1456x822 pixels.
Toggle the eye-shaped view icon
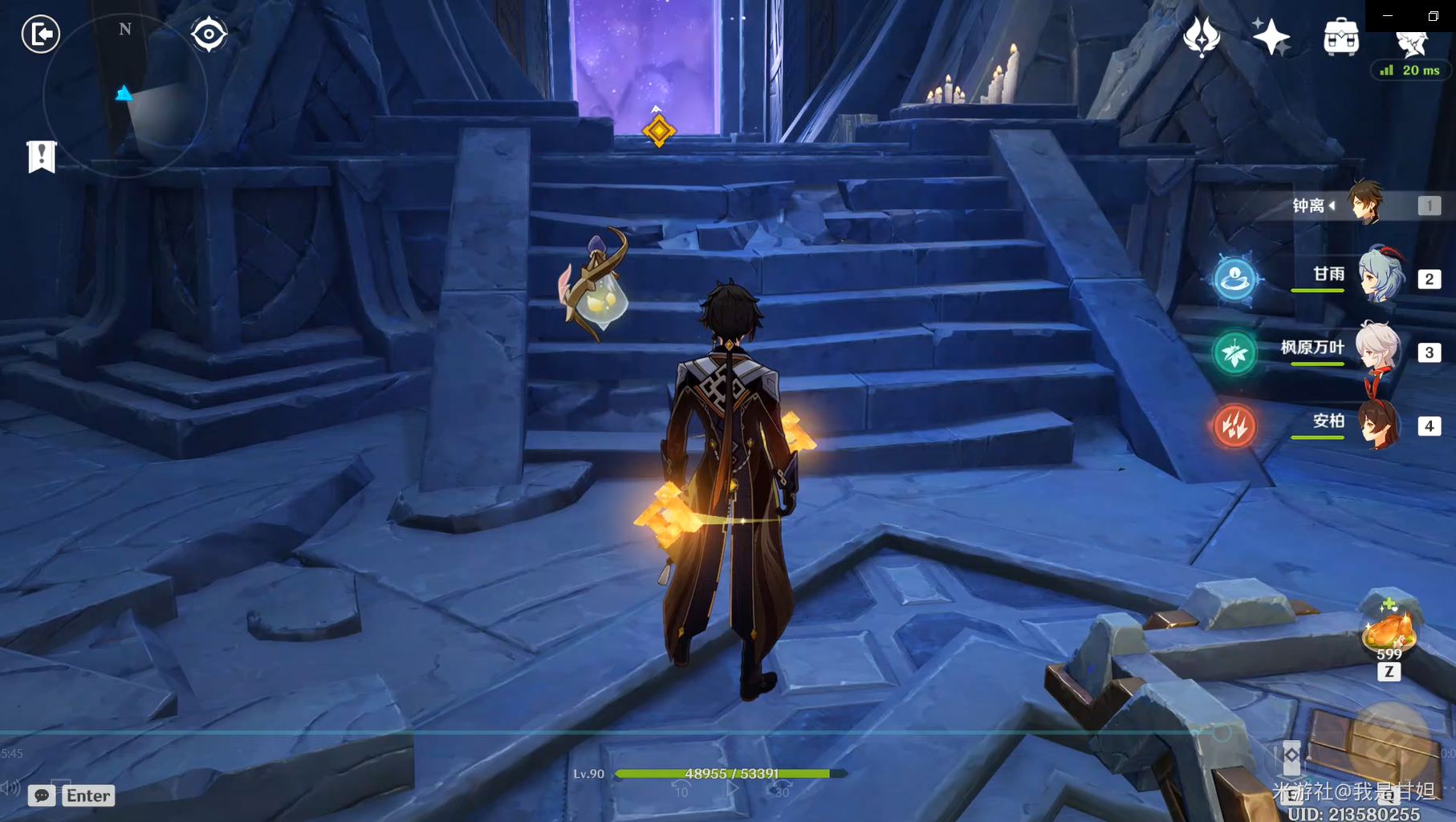click(x=209, y=35)
